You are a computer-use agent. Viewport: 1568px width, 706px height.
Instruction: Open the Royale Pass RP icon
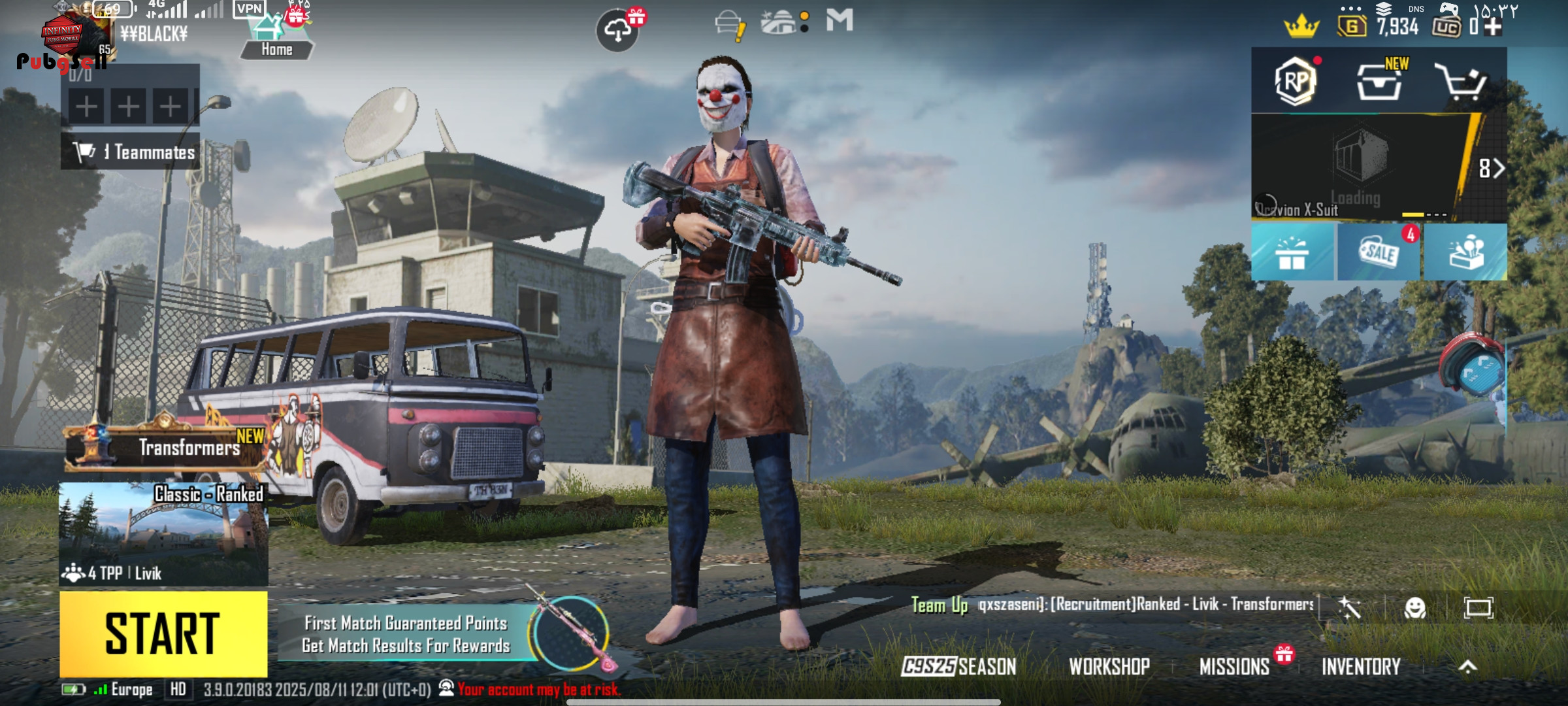click(x=1295, y=81)
